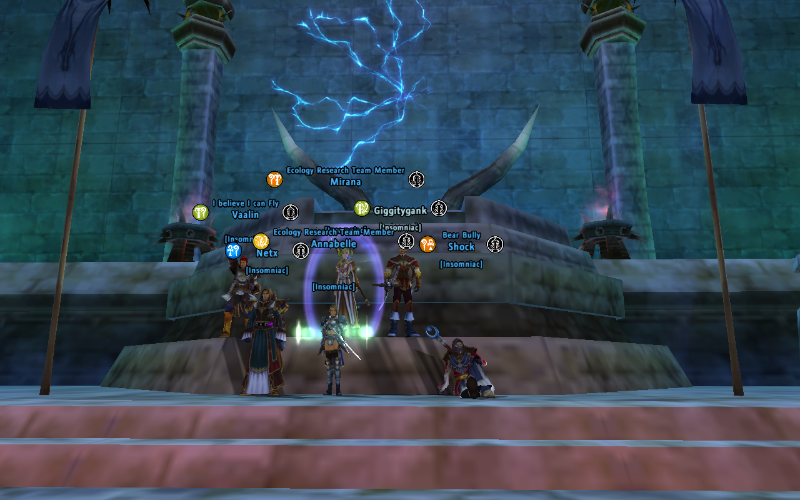800x500 pixels.
Task: Target the player named Vaalin by nameplate
Action: click(245, 214)
